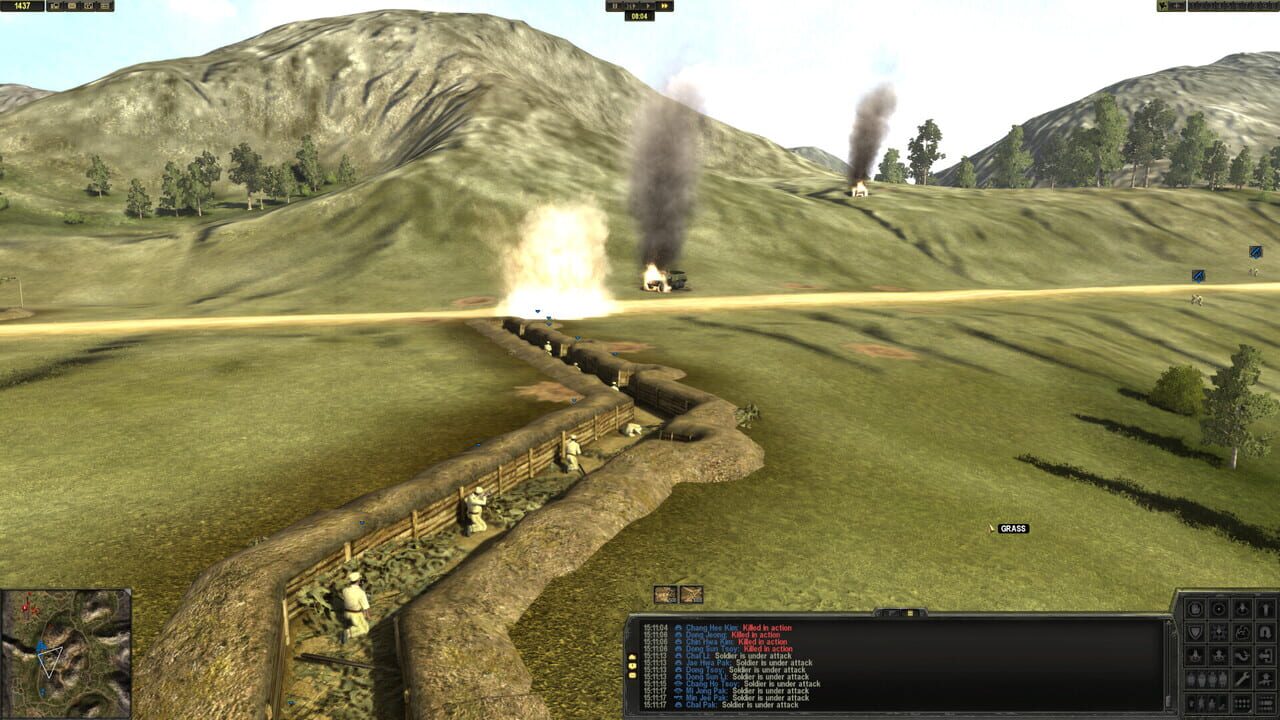Select the halt order hand icon
This screenshot has height=720, width=1280.
click(1195, 607)
